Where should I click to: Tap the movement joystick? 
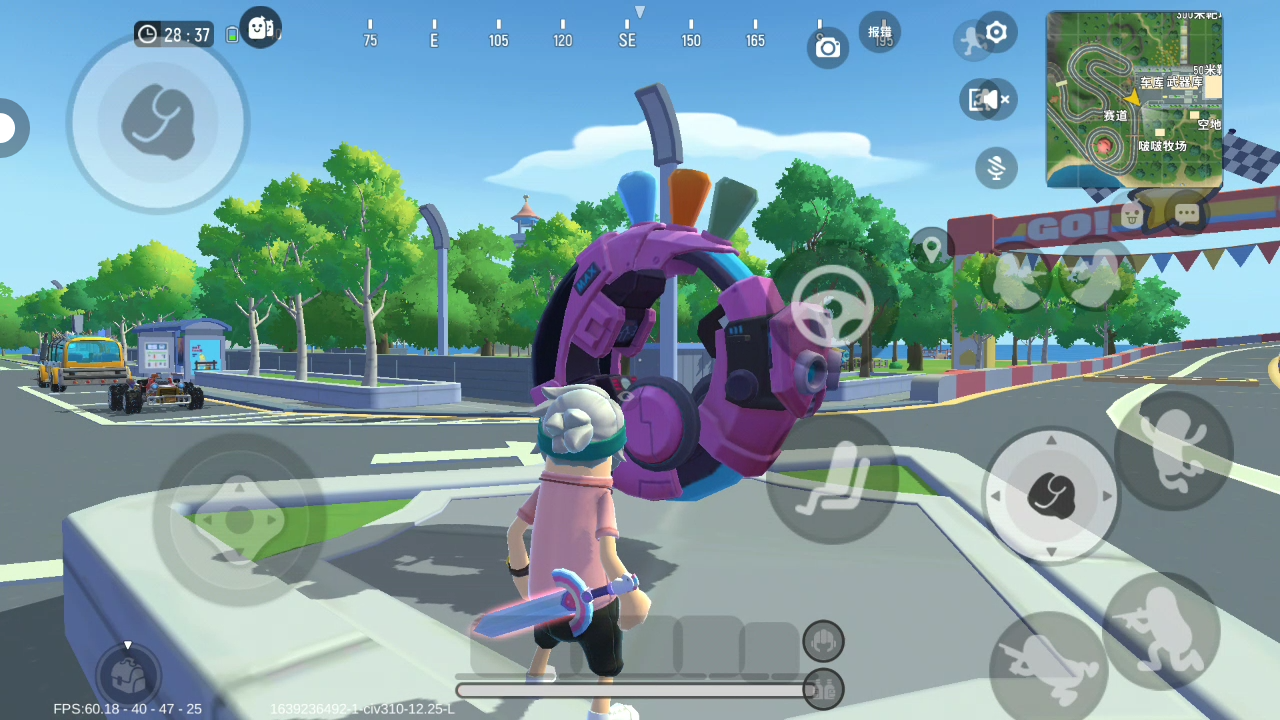tap(239, 519)
